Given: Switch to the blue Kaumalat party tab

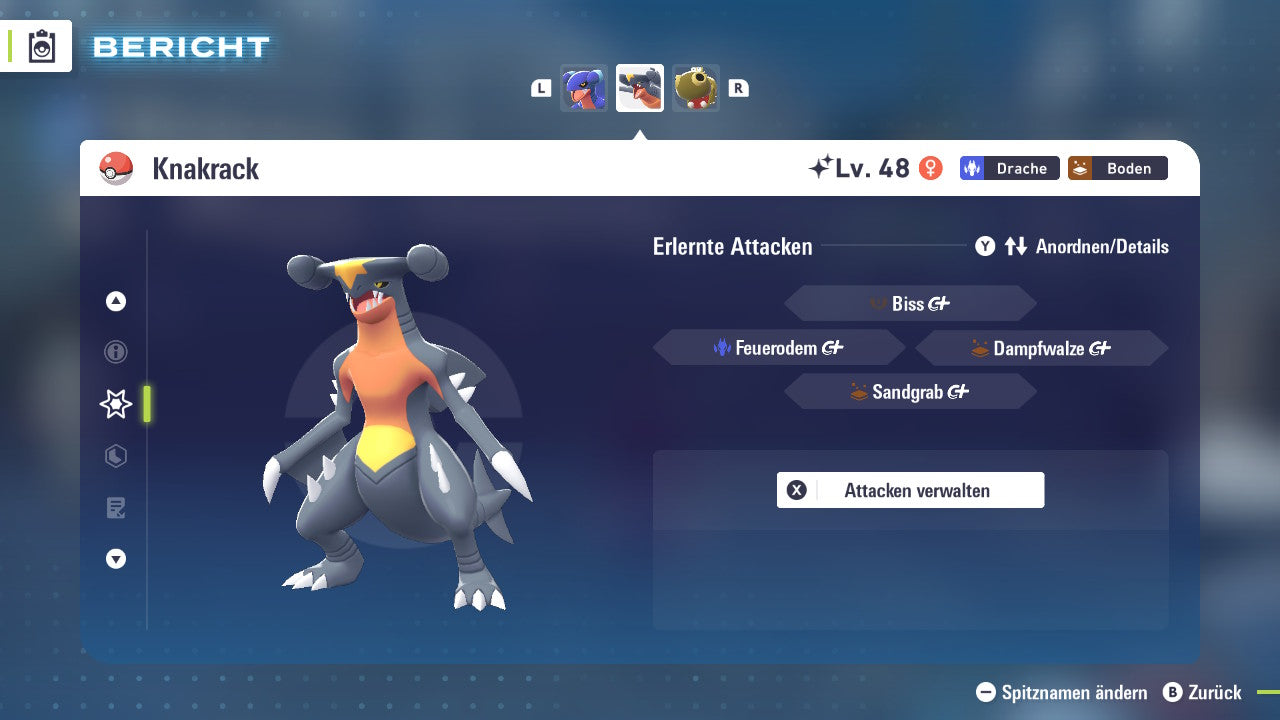Looking at the screenshot, I should 584,88.
